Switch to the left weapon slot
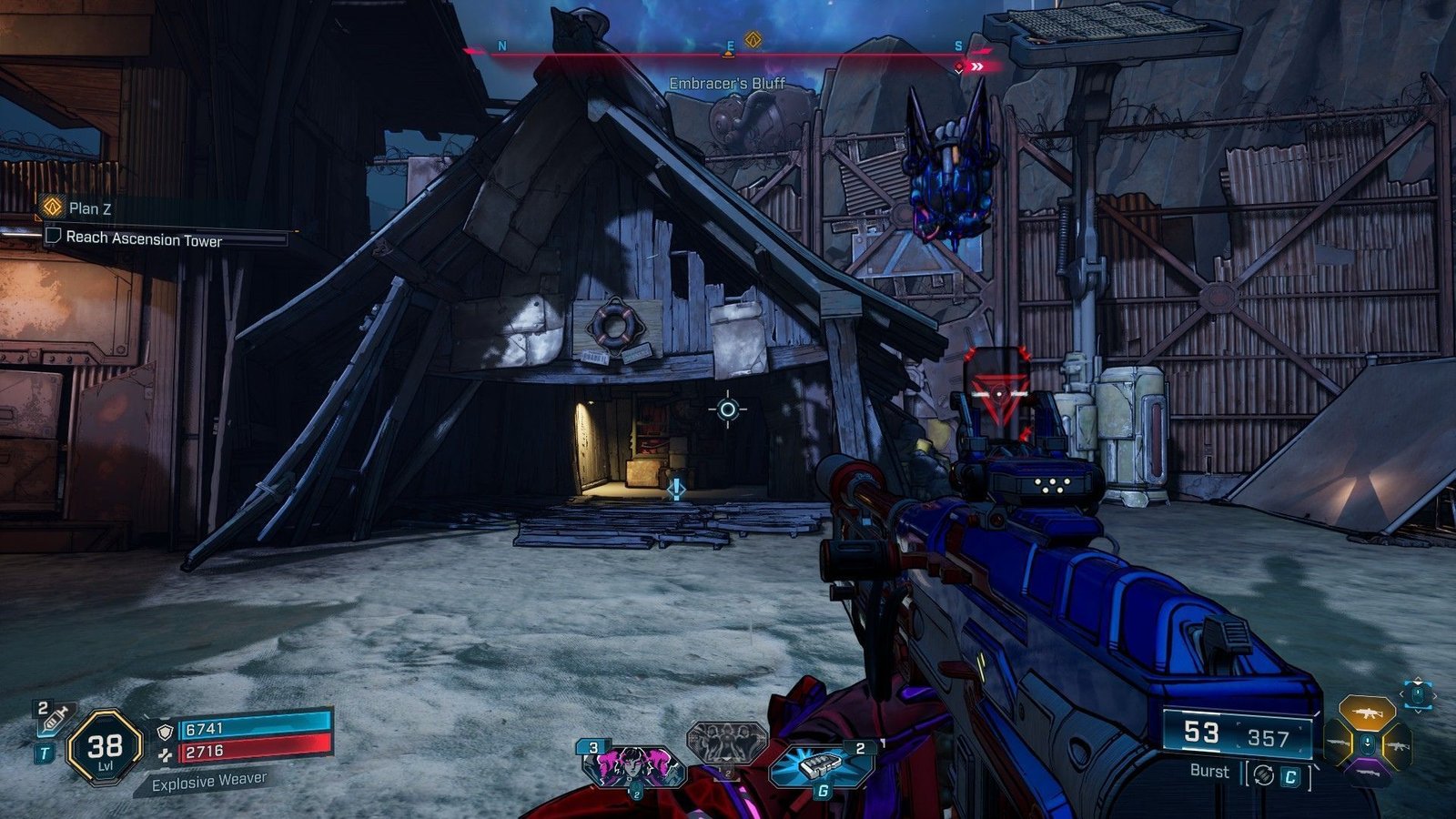This screenshot has height=819, width=1456. (x=1339, y=744)
